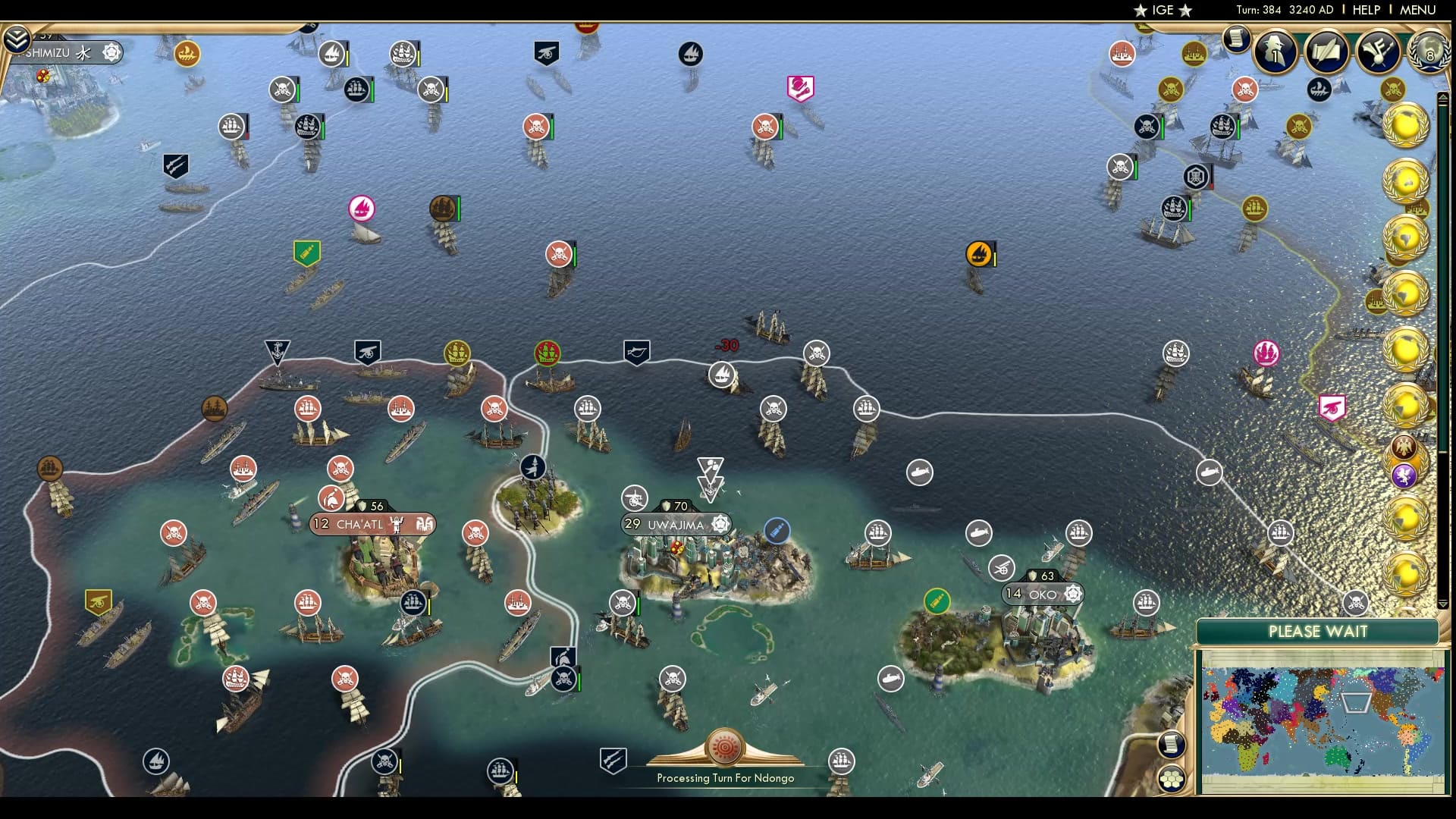Select the Uwajima city banner
This screenshot has height=819, width=1456.
[x=673, y=523]
